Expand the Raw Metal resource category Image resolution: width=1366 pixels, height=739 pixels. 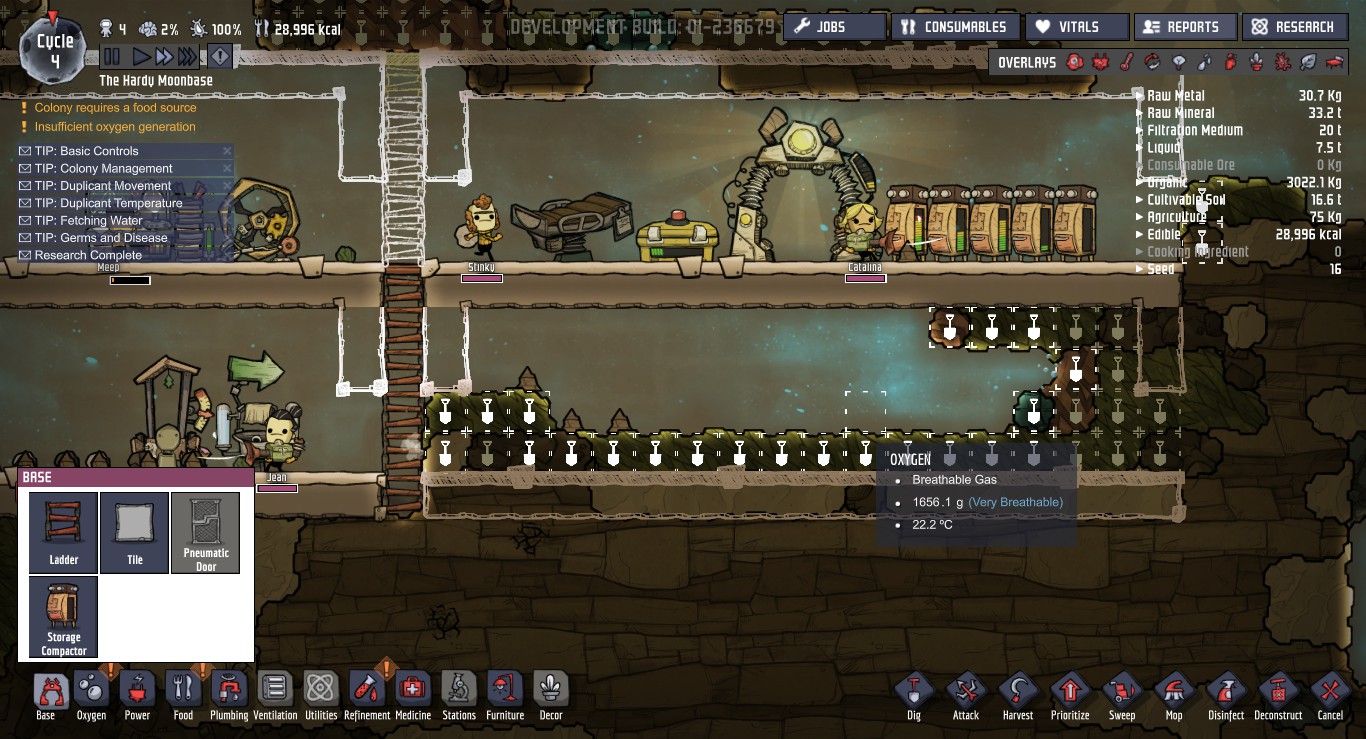click(1139, 96)
